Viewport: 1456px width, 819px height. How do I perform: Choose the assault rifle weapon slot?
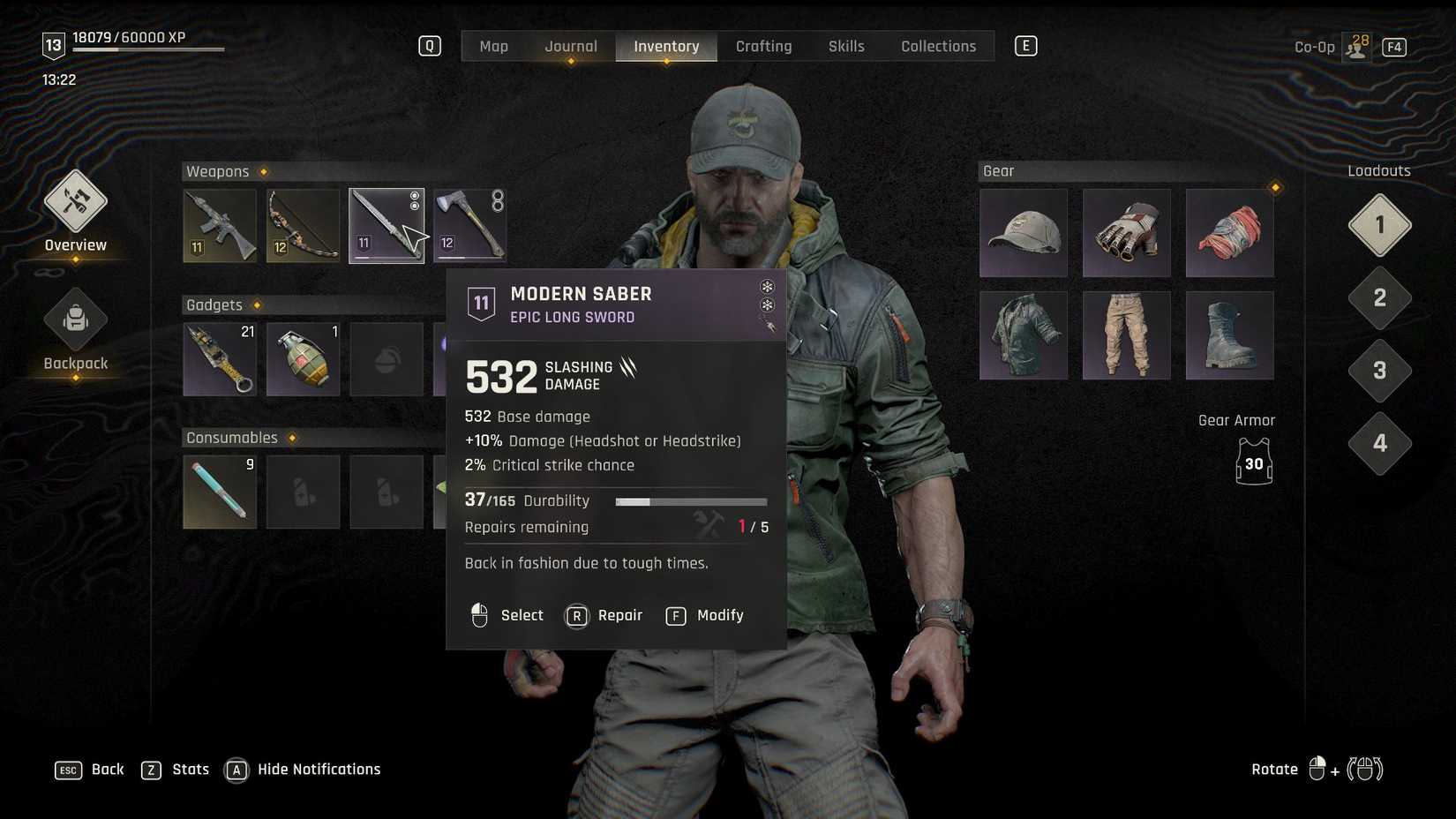click(220, 226)
